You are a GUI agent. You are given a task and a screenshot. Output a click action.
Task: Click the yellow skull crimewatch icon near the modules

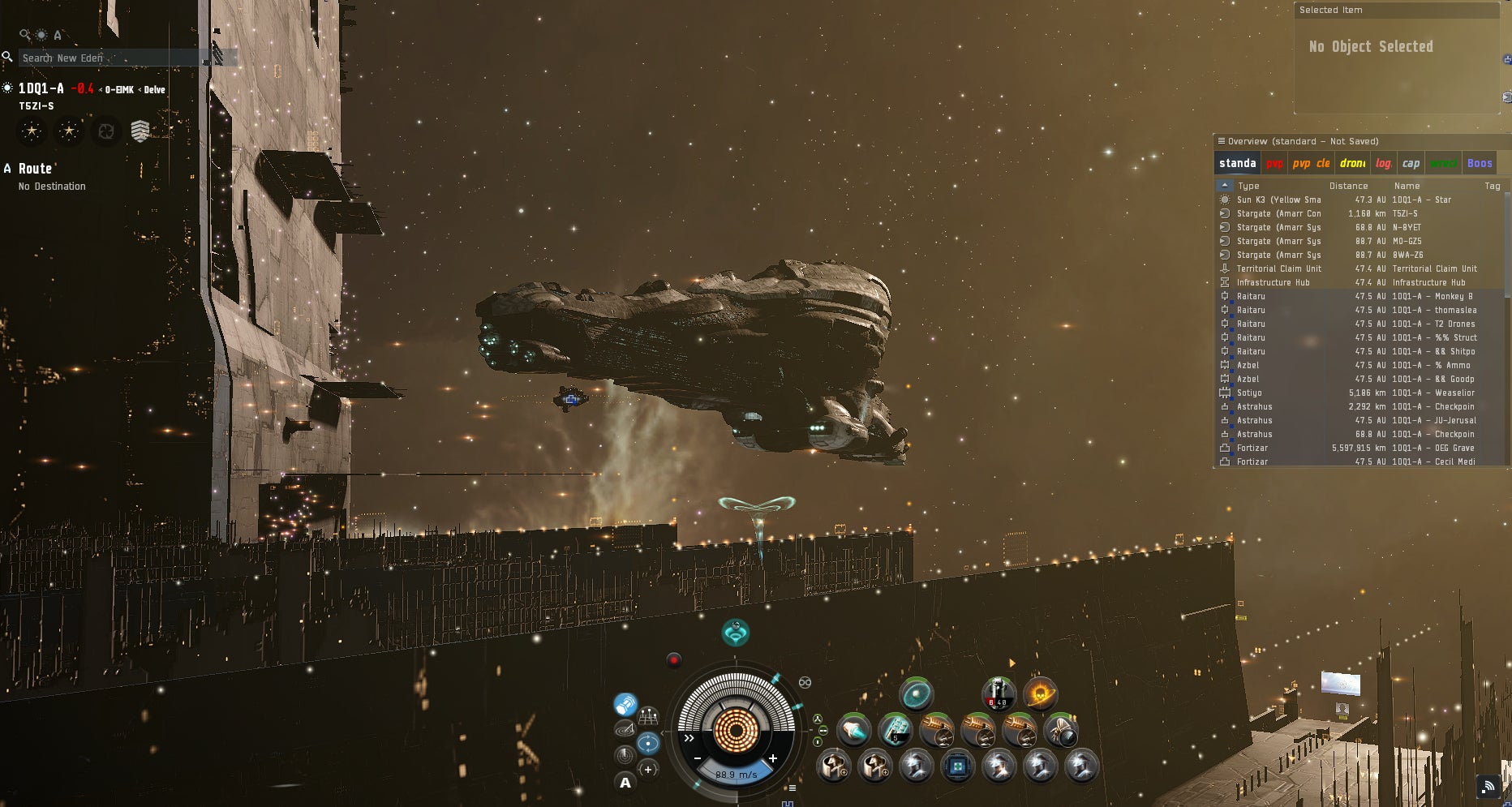1041,694
